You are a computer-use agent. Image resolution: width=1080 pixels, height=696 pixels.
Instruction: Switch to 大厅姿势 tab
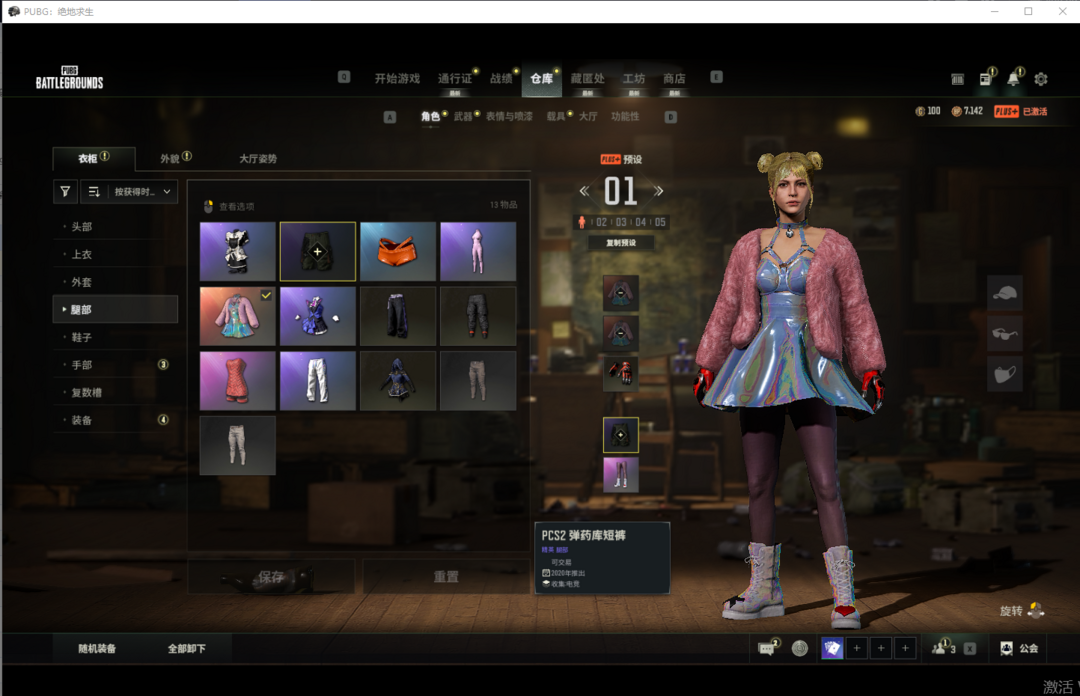pos(258,159)
